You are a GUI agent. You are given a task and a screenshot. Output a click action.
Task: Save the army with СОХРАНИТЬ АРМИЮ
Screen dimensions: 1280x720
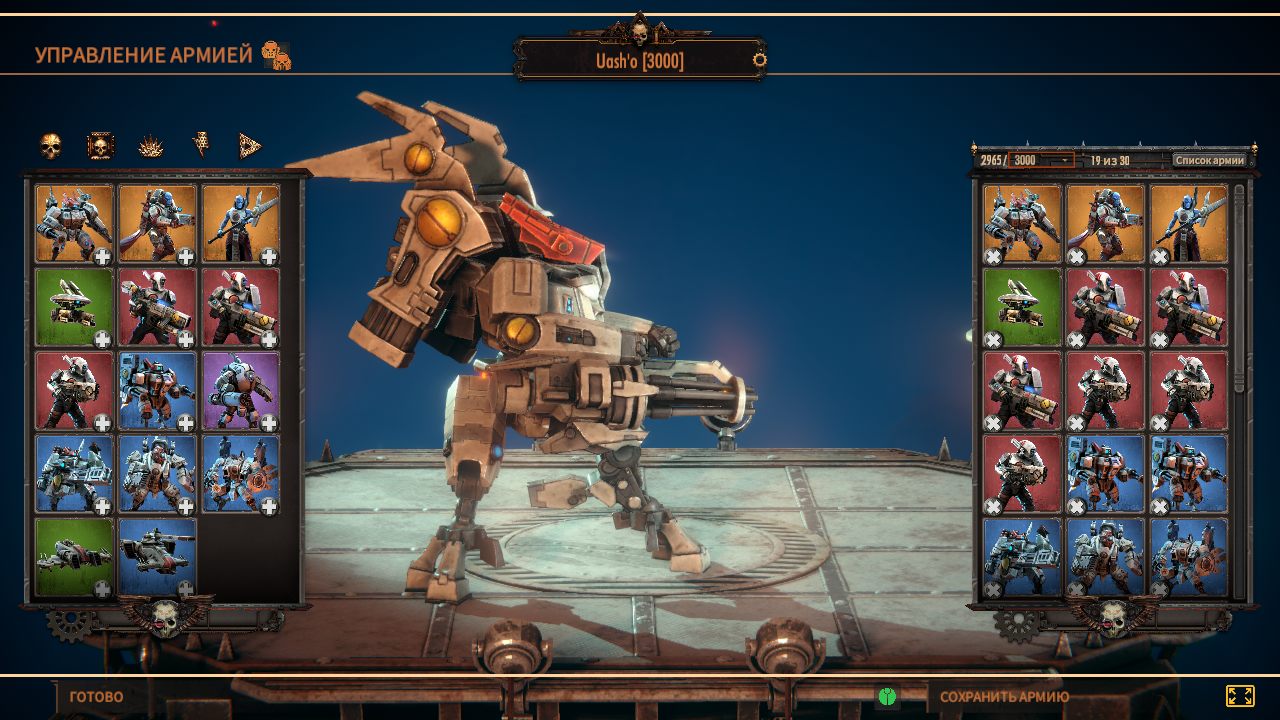click(x=1004, y=697)
